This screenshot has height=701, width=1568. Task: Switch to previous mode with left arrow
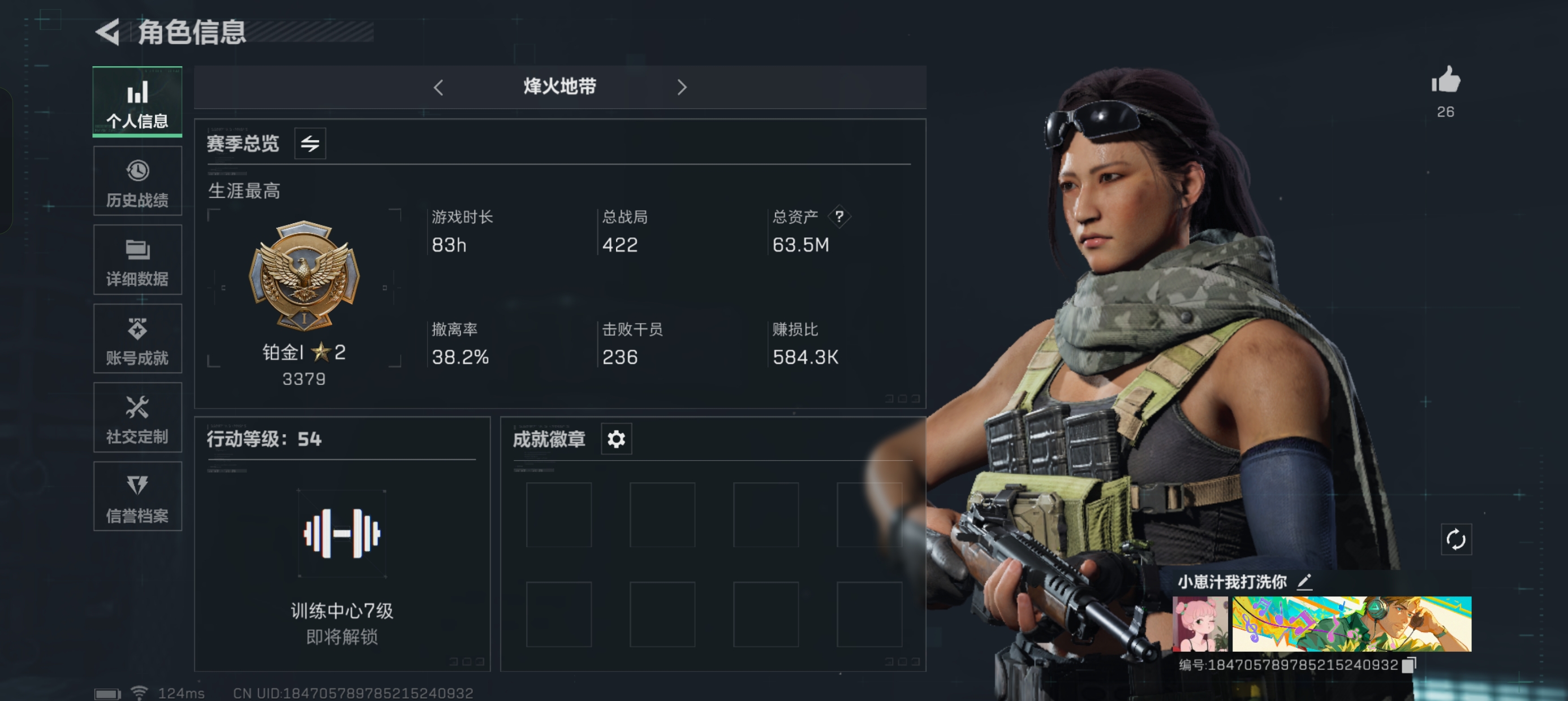(440, 87)
